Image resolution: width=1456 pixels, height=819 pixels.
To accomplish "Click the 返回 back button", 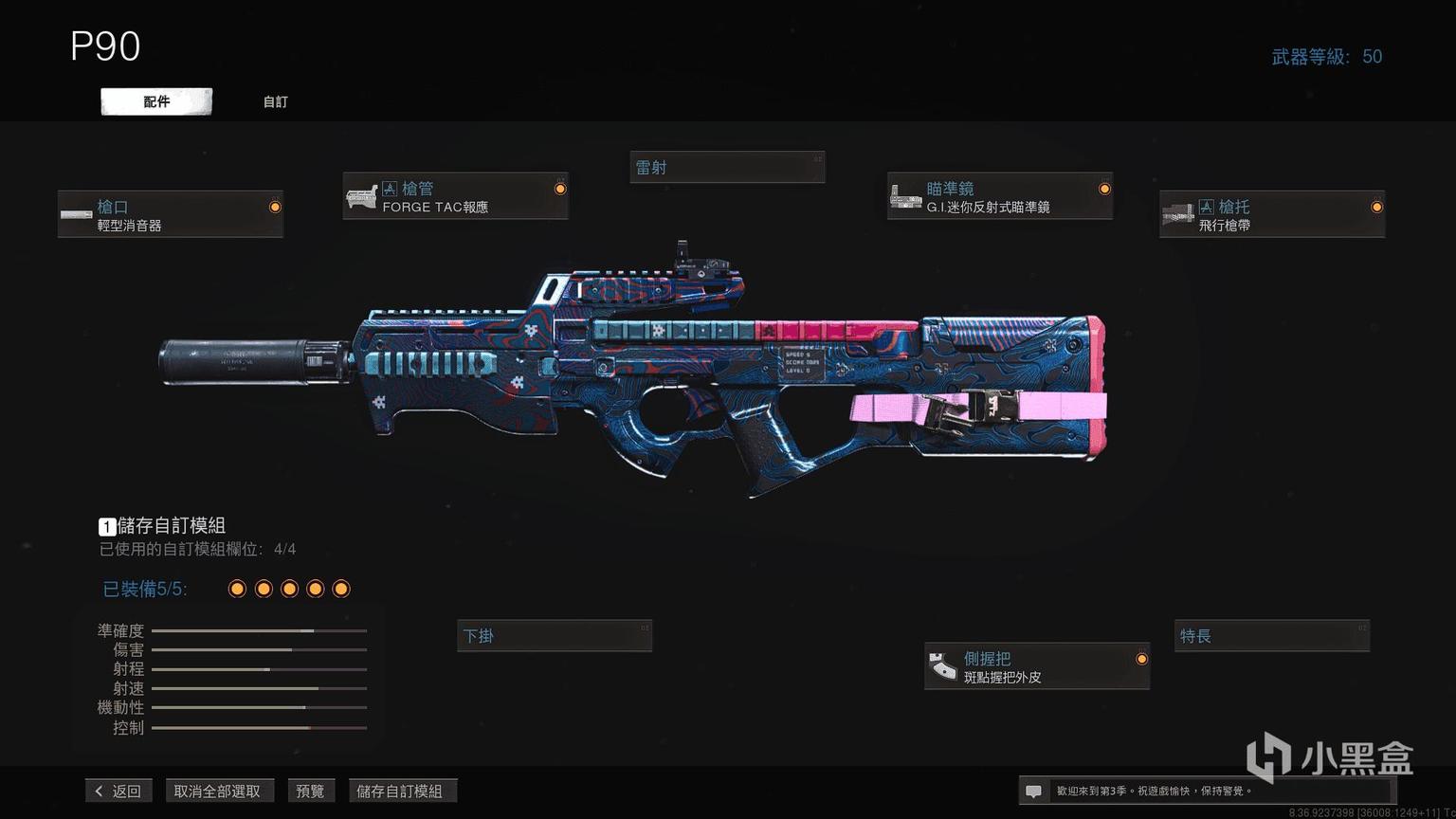I will [x=118, y=791].
